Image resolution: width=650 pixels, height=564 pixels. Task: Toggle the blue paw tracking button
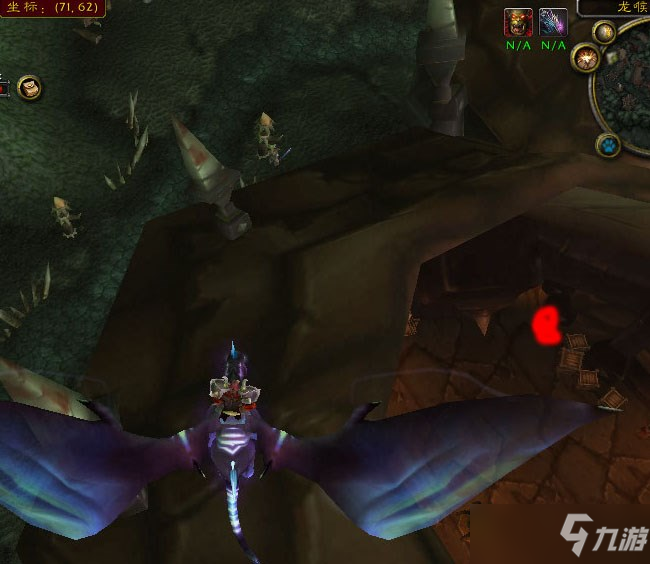pyautogui.click(x=608, y=148)
